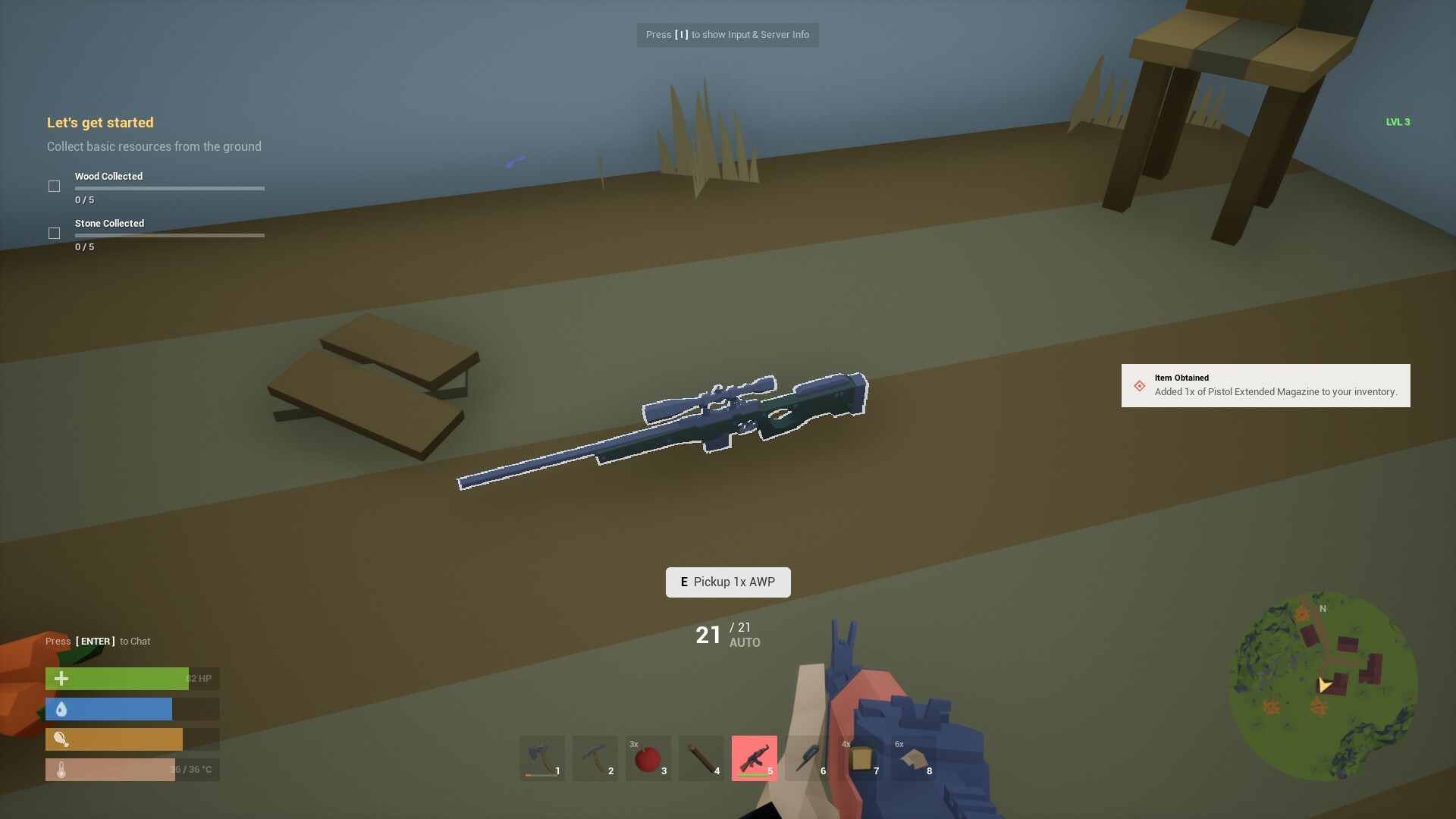Select the map item in slot 8
Screen dimensions: 1456x819
[913, 758]
